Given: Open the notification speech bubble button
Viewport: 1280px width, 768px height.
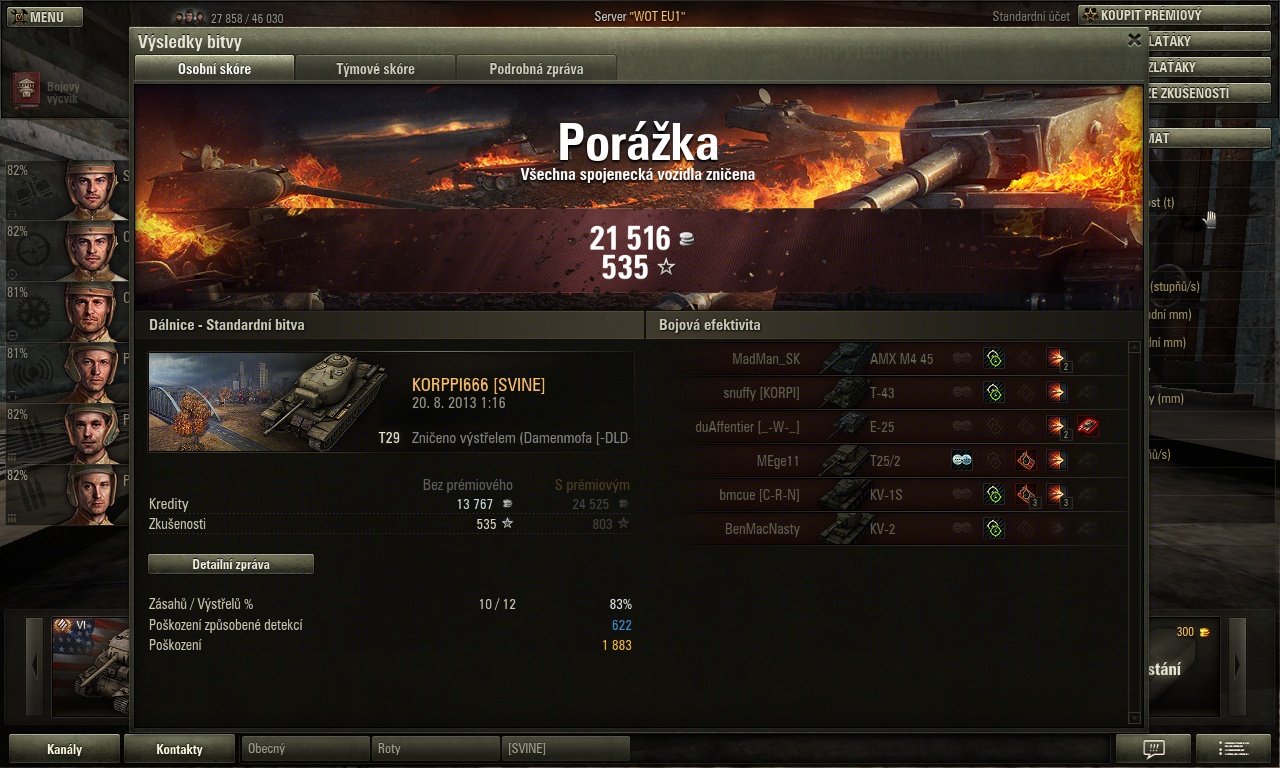Looking at the screenshot, I should tap(1153, 749).
